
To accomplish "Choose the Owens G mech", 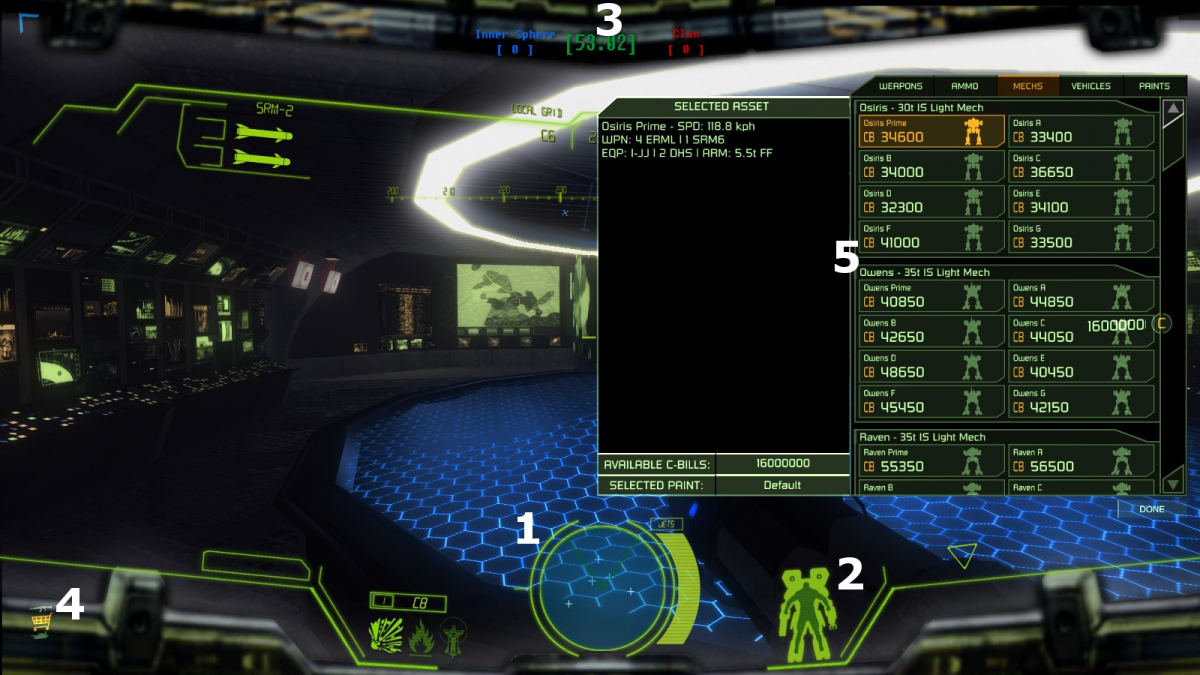I will pyautogui.click(x=1081, y=401).
